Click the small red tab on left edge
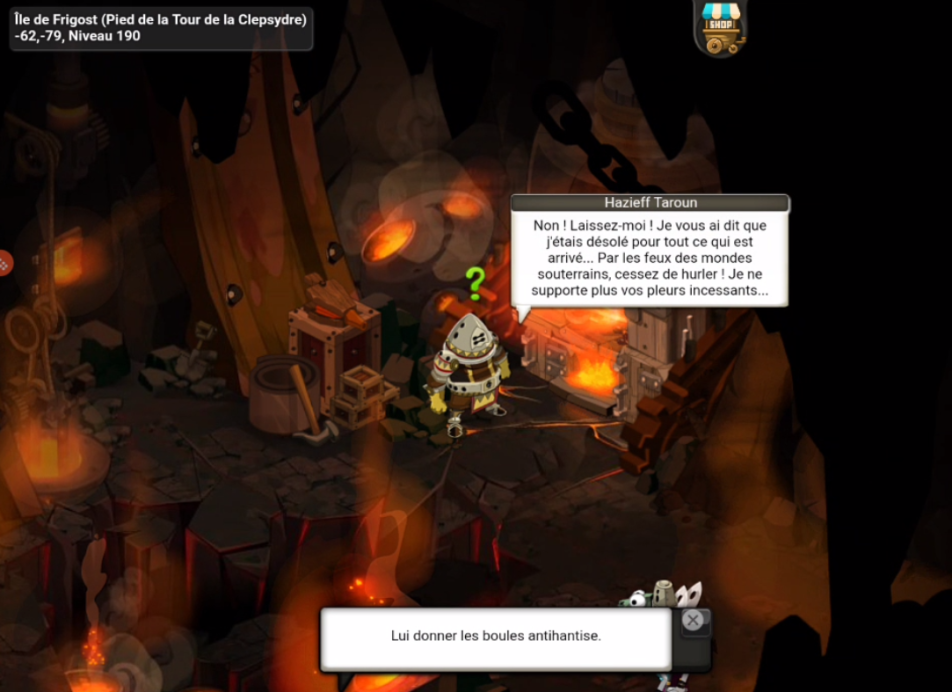The height and width of the screenshot is (692, 952). (x=5, y=264)
